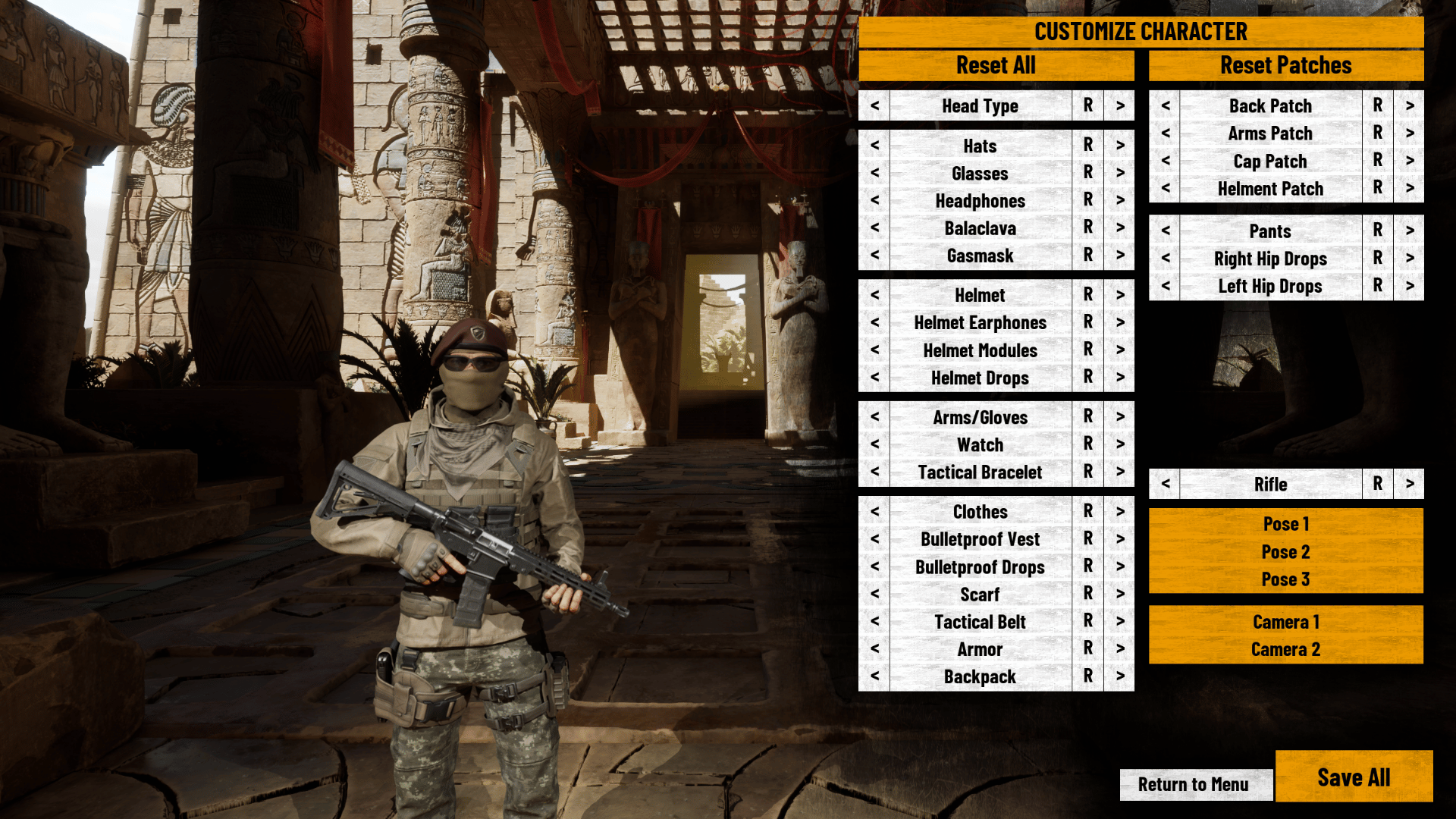The image size is (1456, 819).
Task: Reset the Balaclava selection
Action: click(1087, 228)
